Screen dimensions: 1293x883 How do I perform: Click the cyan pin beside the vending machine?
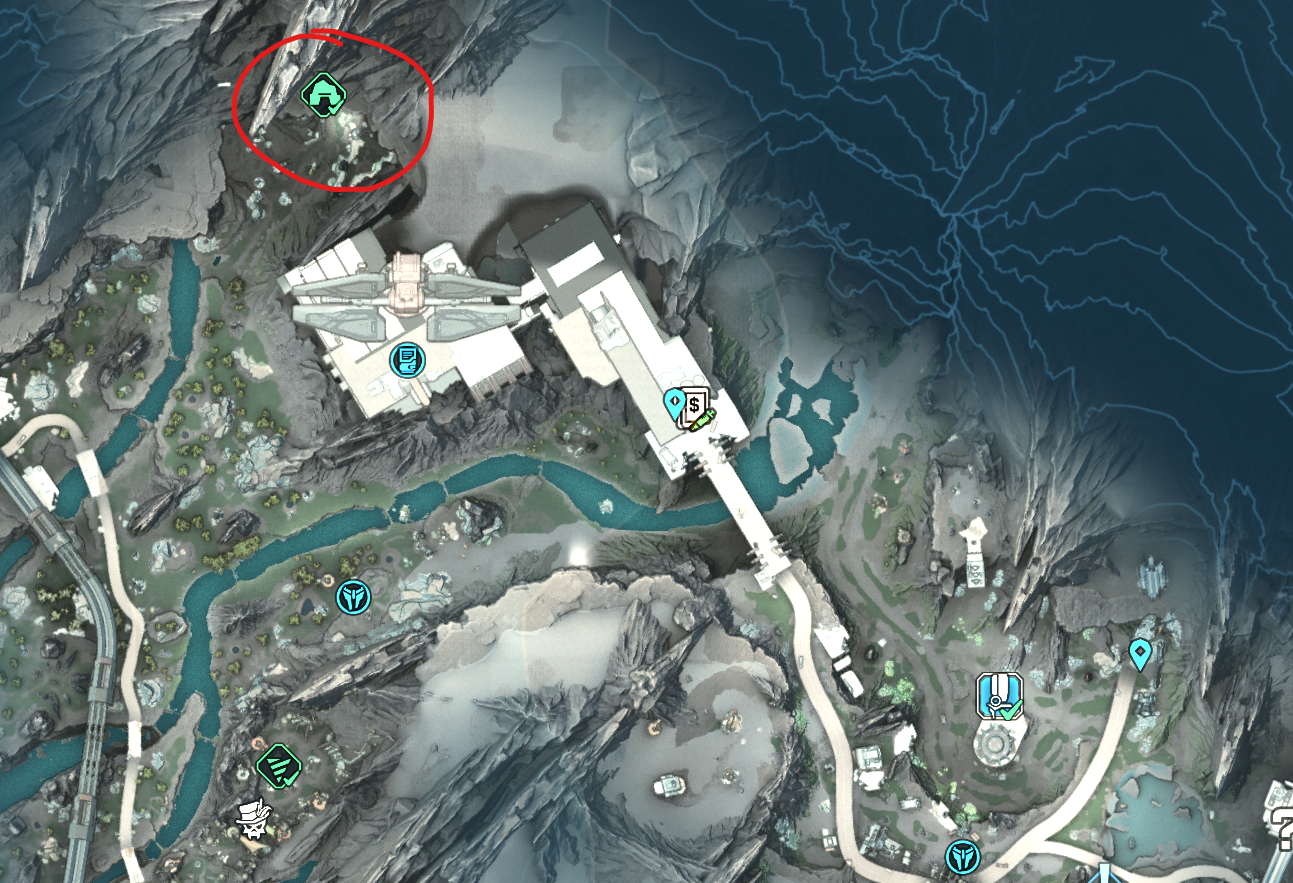tap(675, 404)
